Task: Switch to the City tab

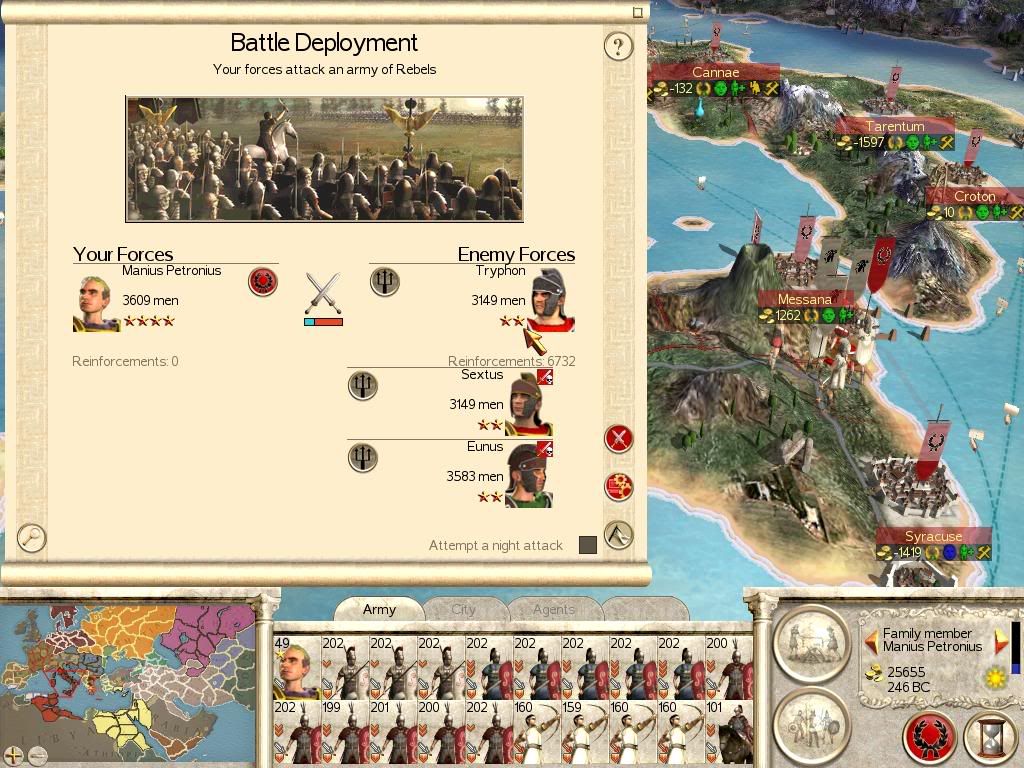Action: coord(463,609)
